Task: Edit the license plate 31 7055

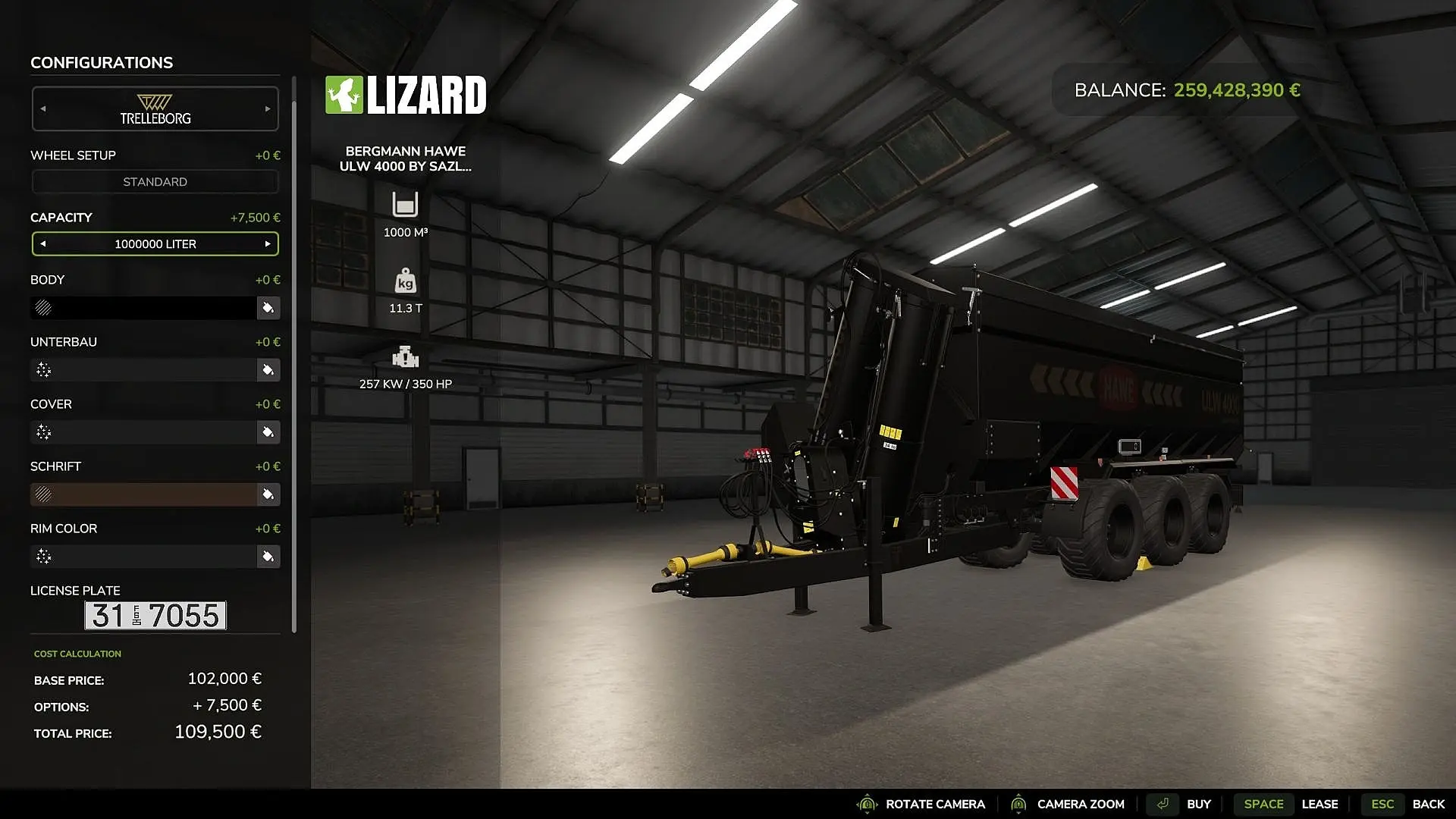Action: click(x=155, y=616)
